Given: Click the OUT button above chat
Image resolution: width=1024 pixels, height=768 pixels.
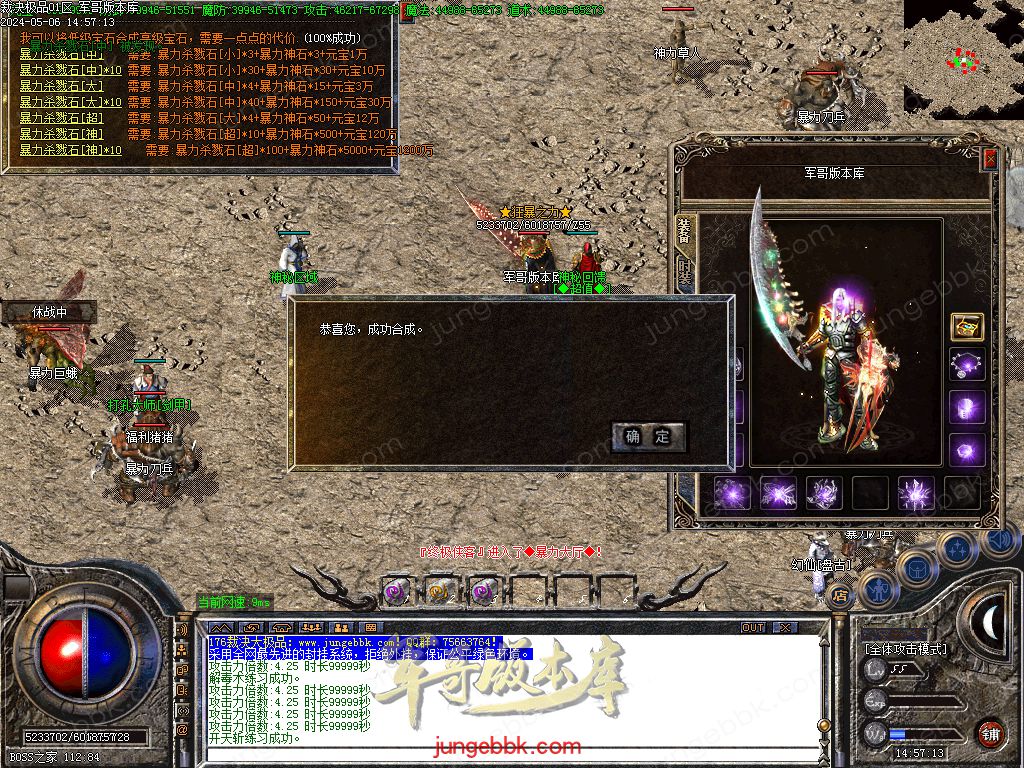Looking at the screenshot, I should pyautogui.click(x=753, y=628).
